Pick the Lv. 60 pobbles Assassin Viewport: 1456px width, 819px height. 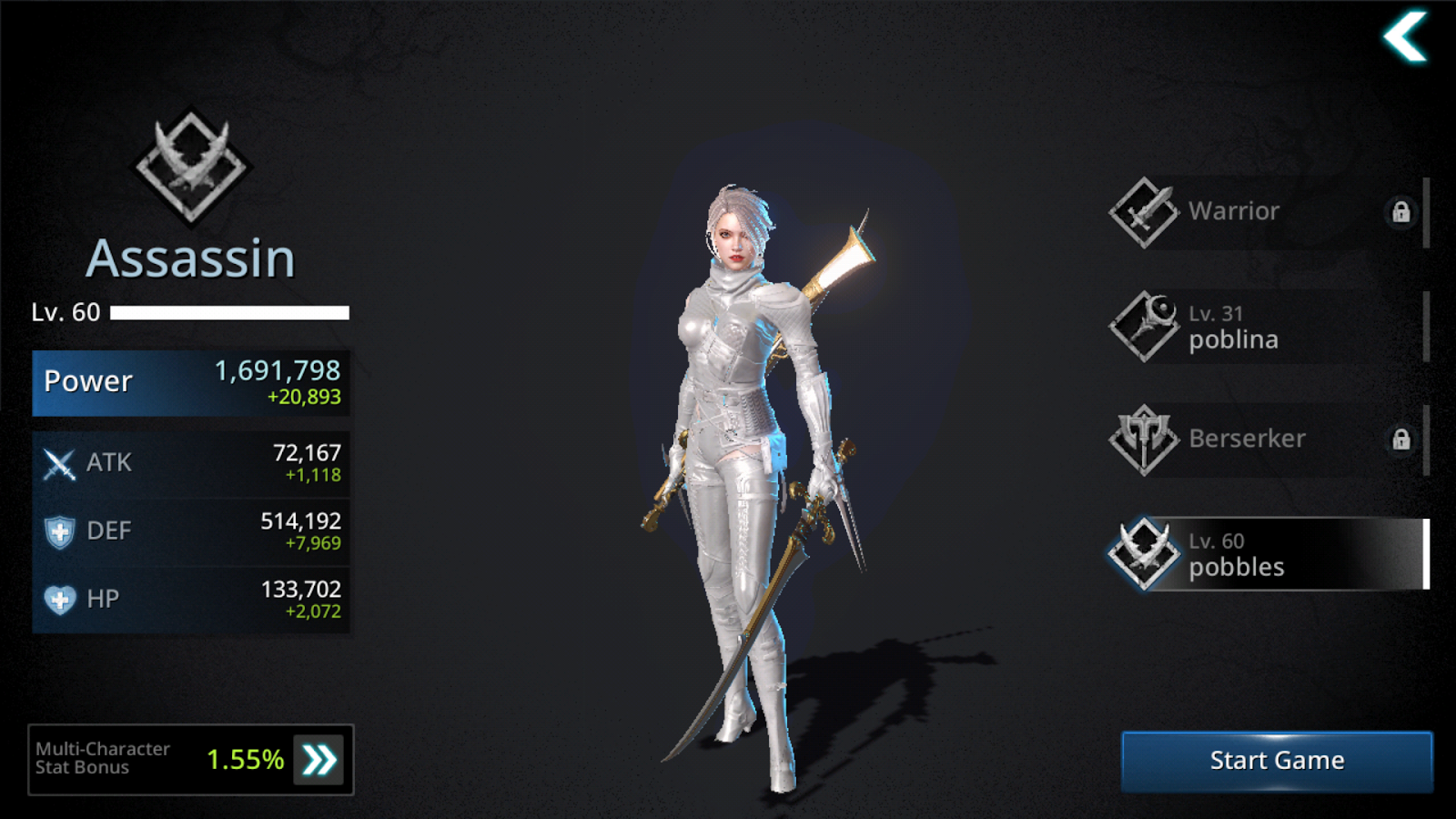(1265, 554)
